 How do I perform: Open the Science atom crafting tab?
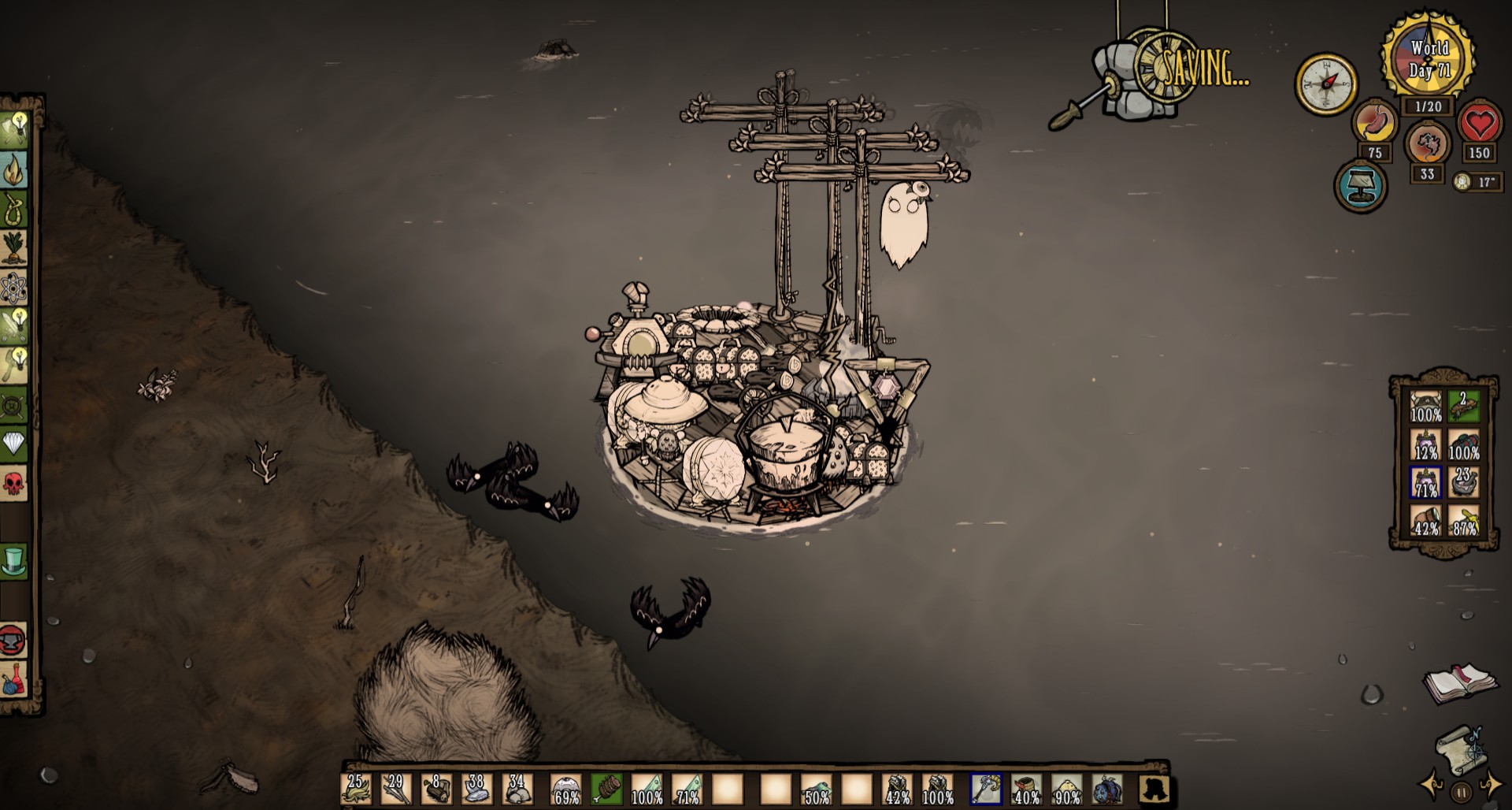pos(15,288)
